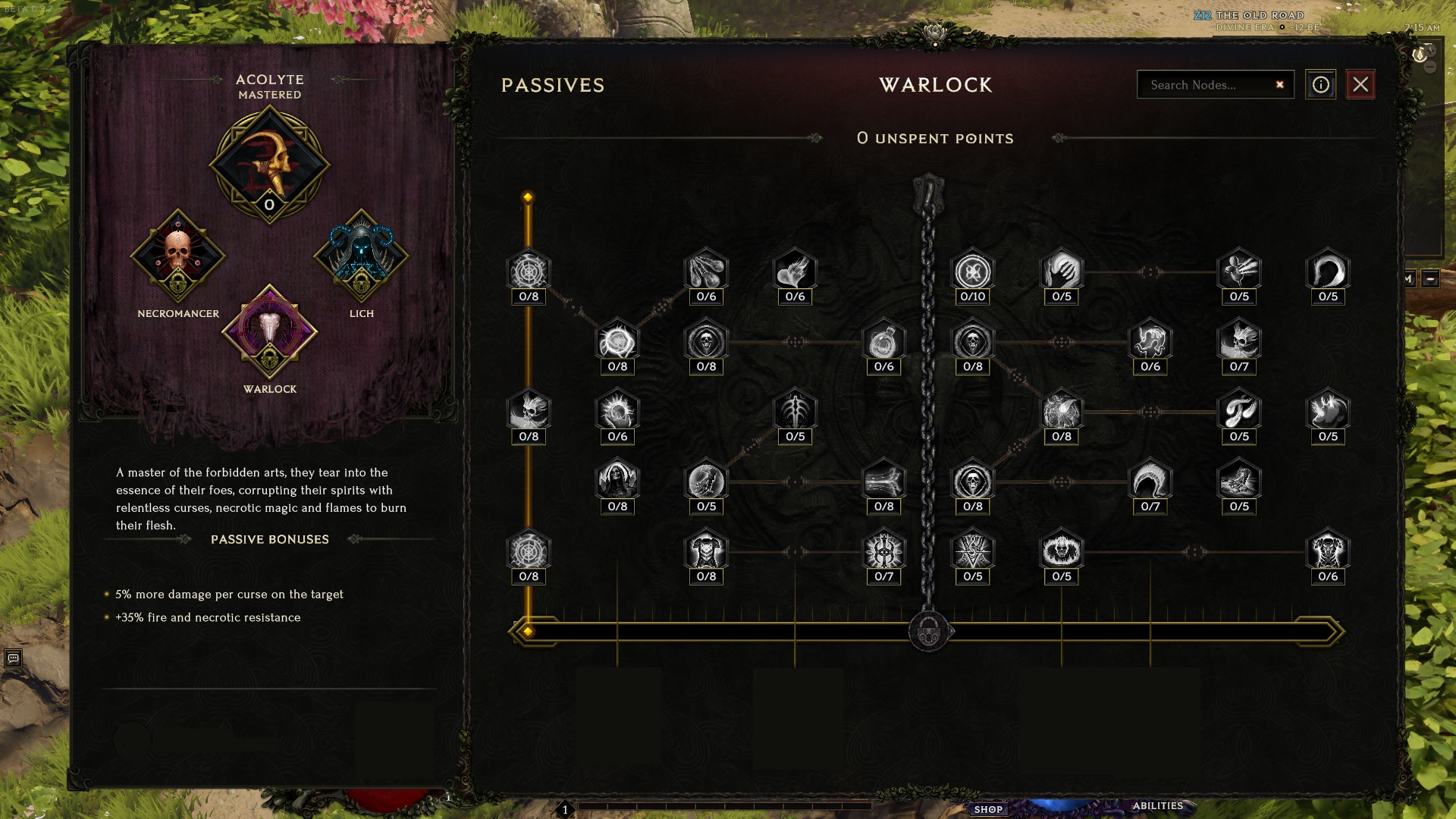This screenshot has width=1456, height=819.
Task: Click the armored chestplate passive node showing 0/8
Action: coord(705,552)
